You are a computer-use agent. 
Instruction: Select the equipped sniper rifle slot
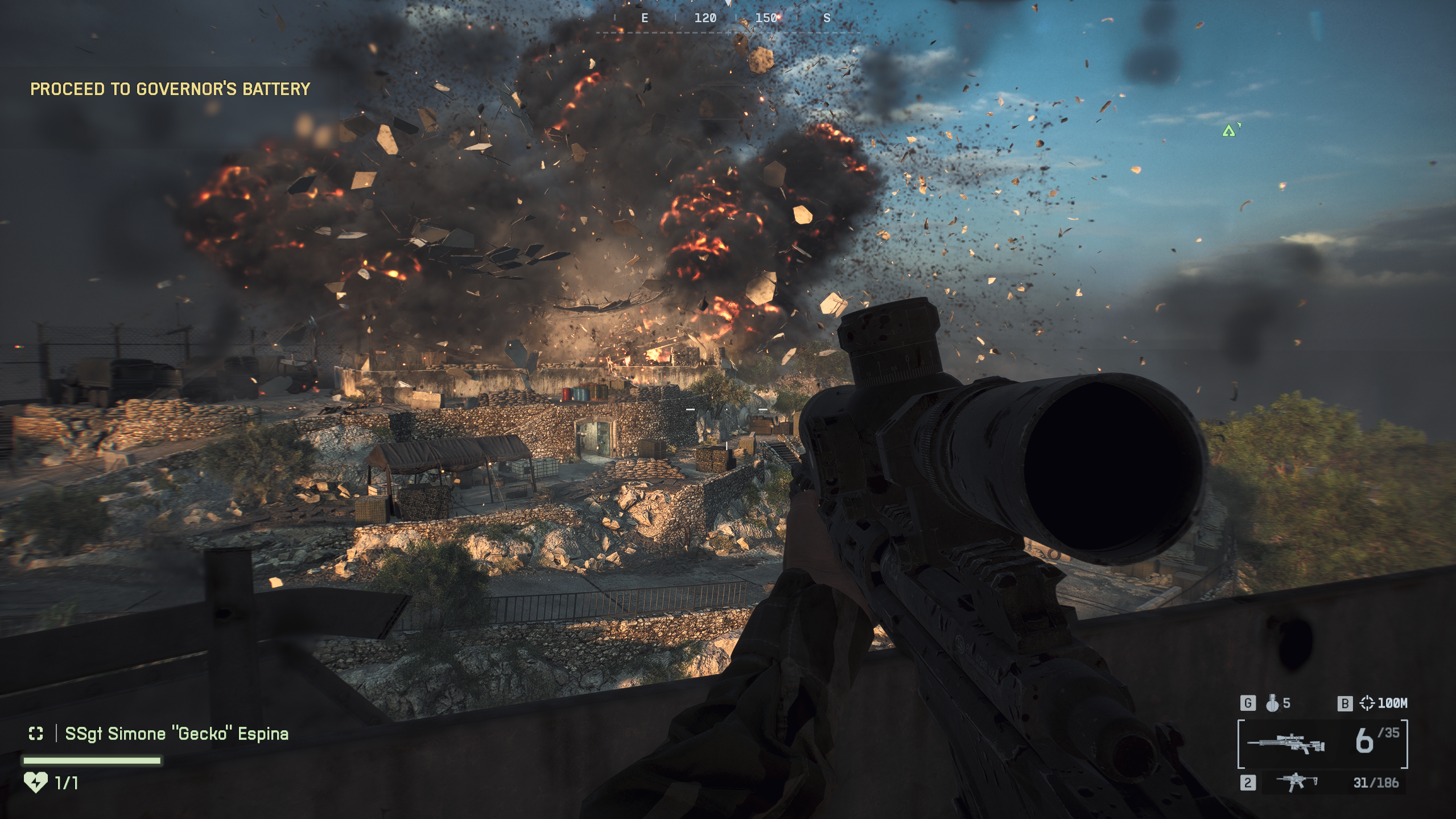(x=1322, y=743)
